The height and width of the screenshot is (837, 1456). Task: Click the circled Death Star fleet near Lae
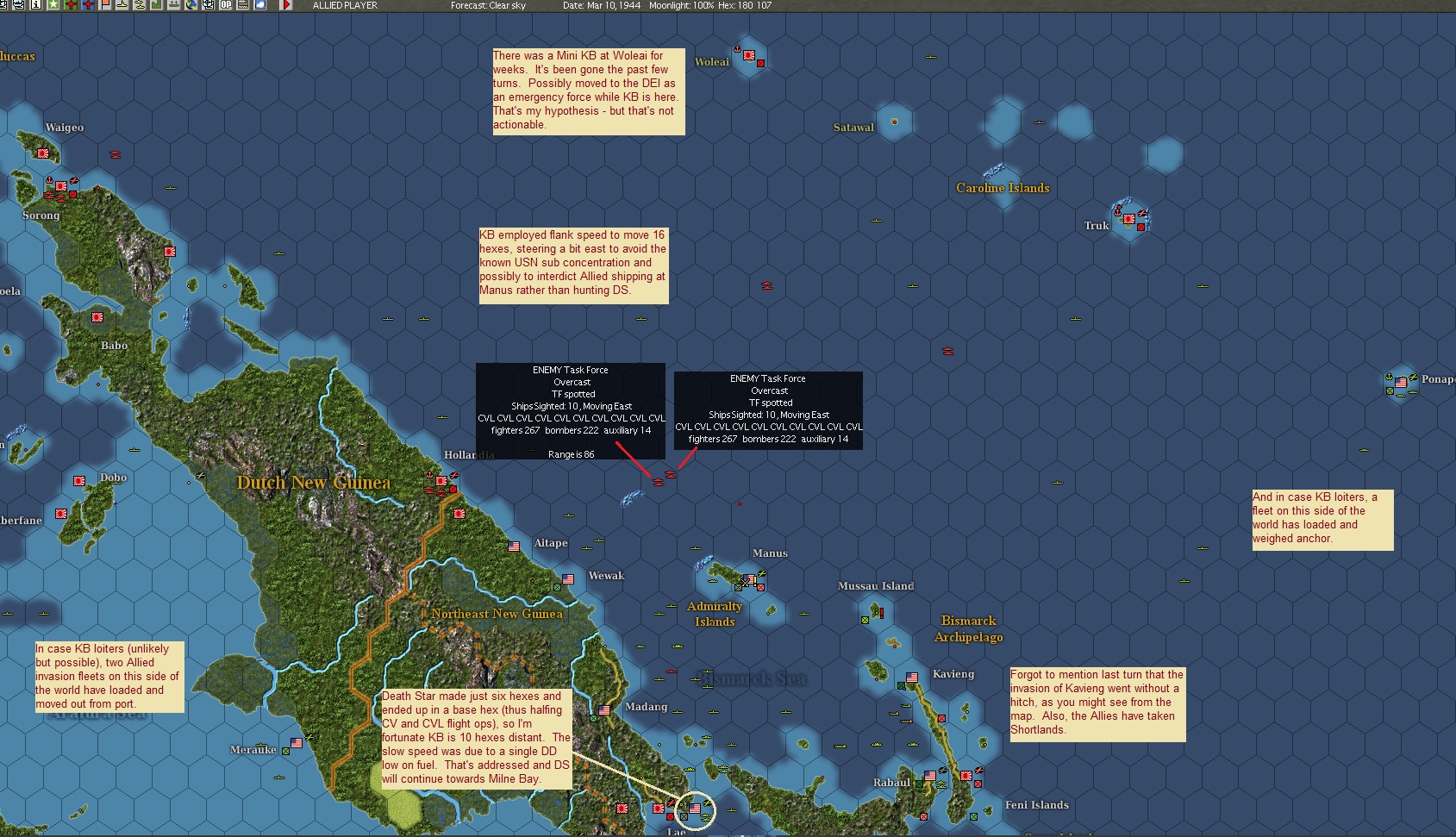(695, 809)
